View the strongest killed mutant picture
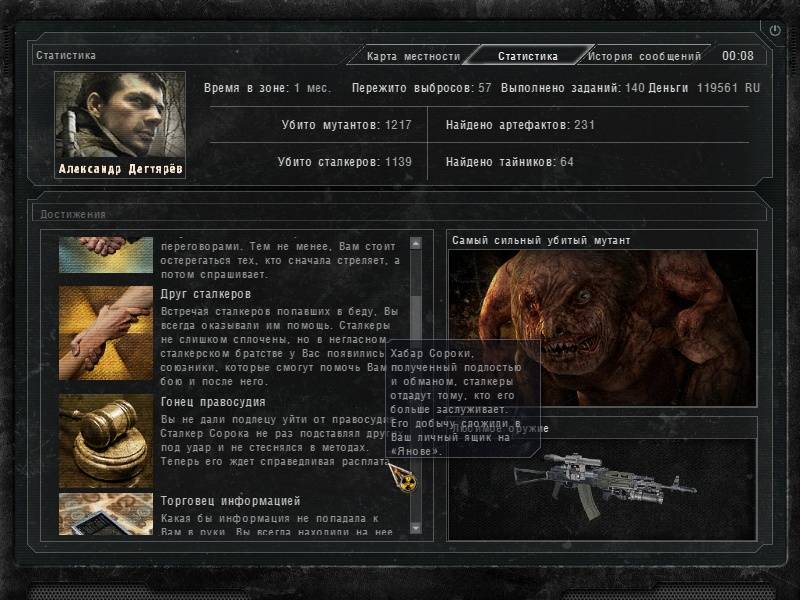 click(600, 326)
